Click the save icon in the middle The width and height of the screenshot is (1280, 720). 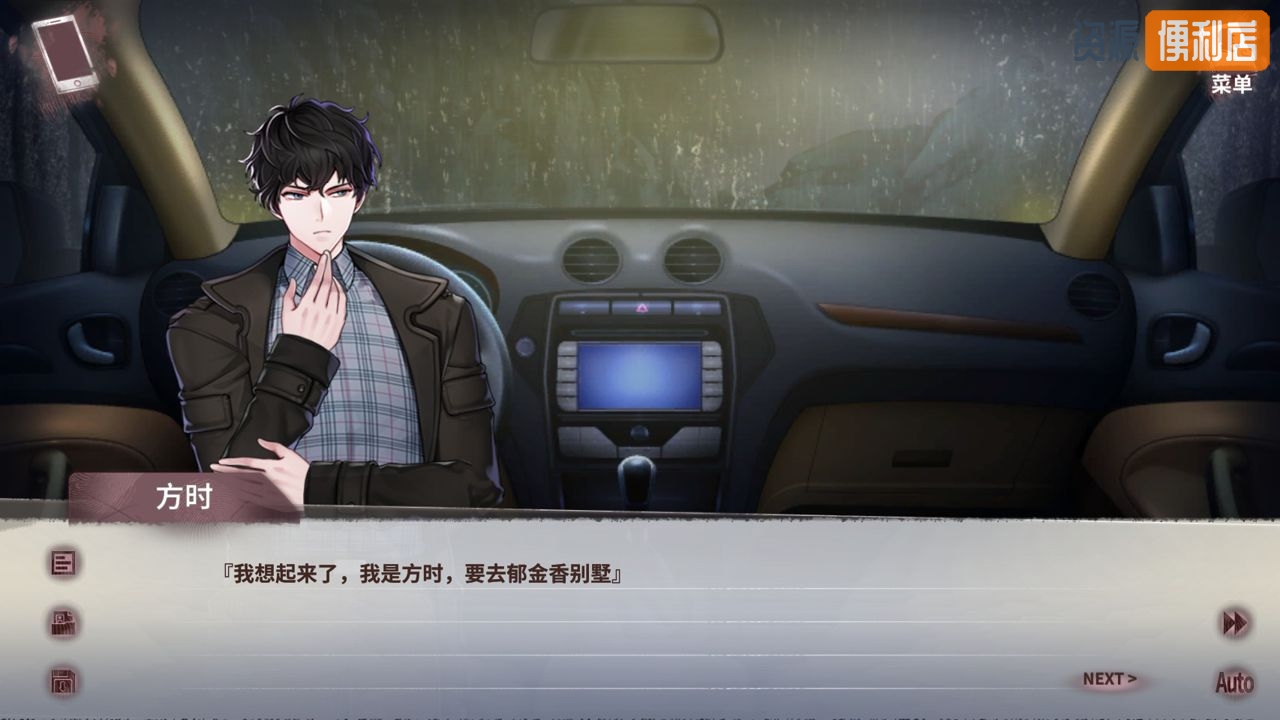point(64,623)
